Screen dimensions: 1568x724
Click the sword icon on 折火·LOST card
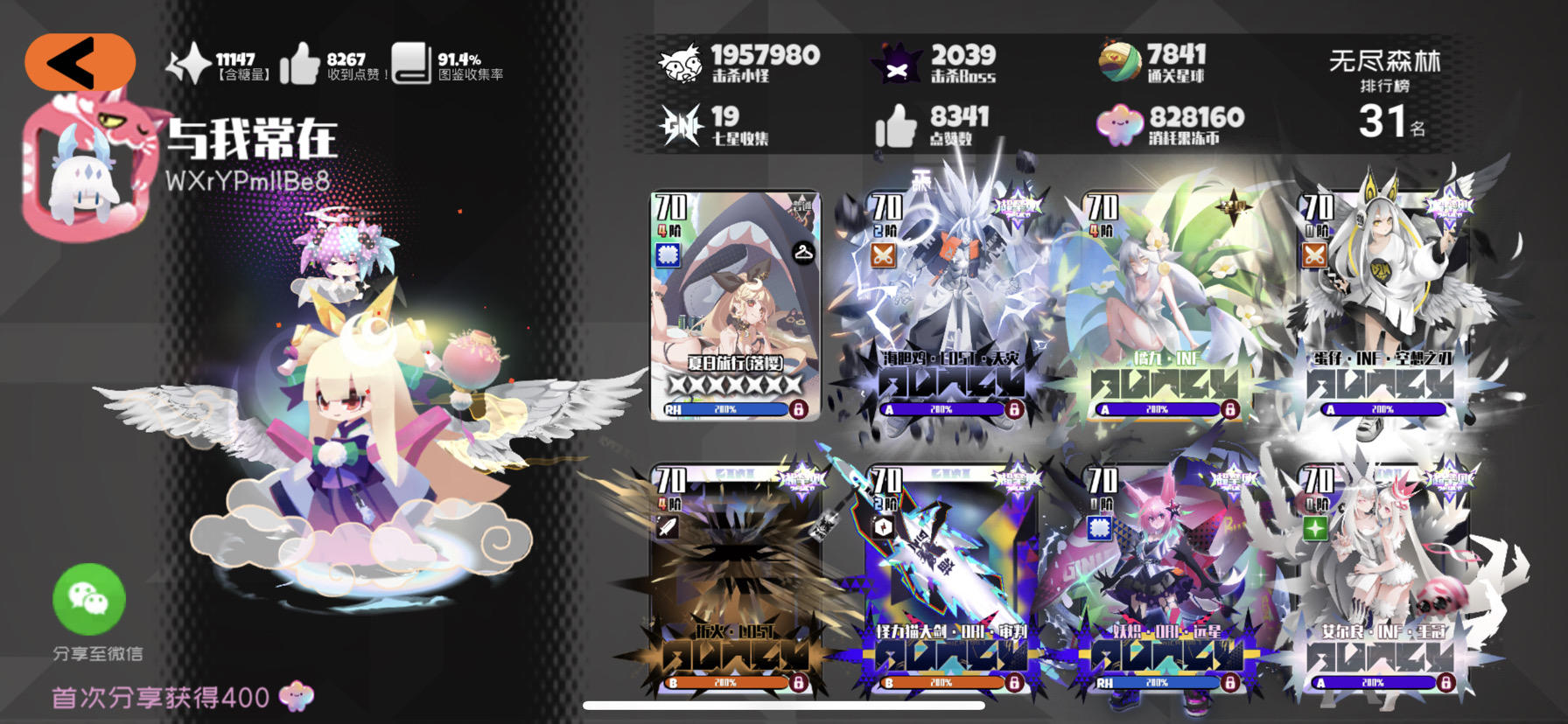[x=669, y=526]
